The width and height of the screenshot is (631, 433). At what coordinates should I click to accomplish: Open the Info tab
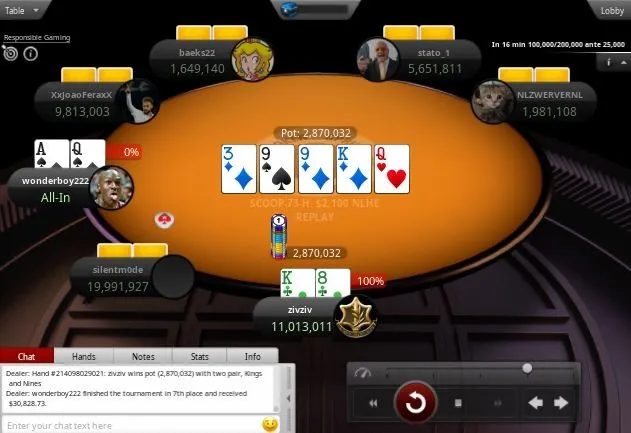point(253,356)
